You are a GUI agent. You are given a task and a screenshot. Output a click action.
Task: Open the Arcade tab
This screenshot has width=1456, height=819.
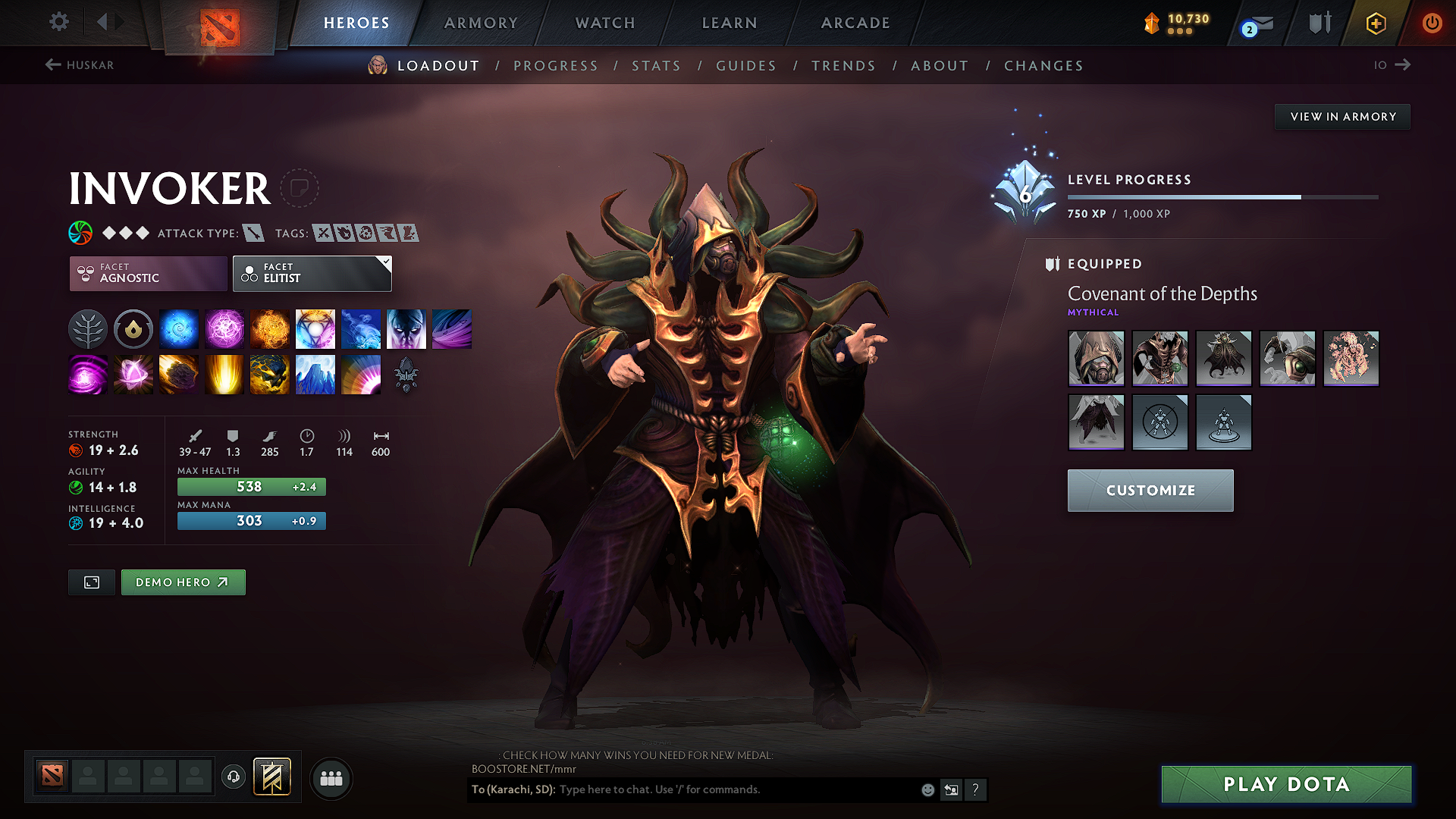coord(855,23)
